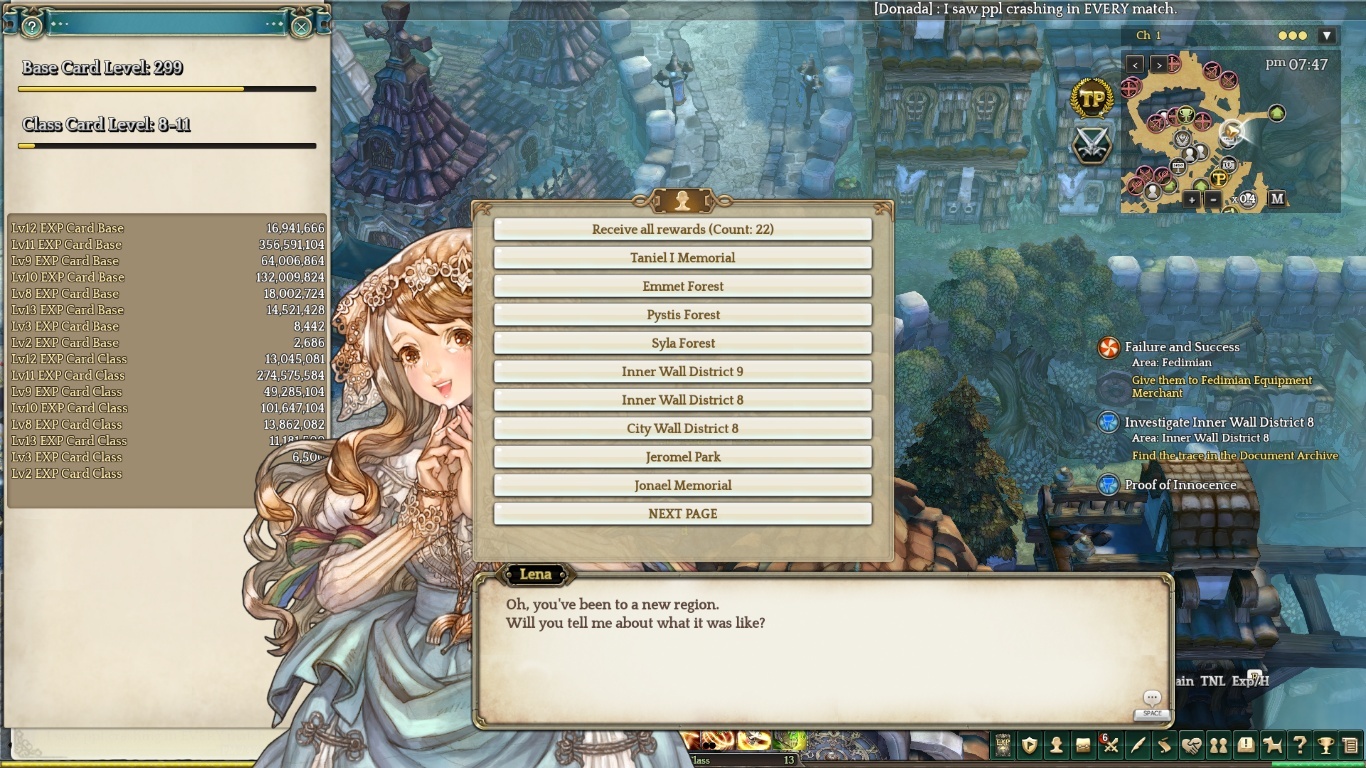Click the crossed swords hexagon icon
Image resolution: width=1366 pixels, height=768 pixels.
pos(1092,144)
